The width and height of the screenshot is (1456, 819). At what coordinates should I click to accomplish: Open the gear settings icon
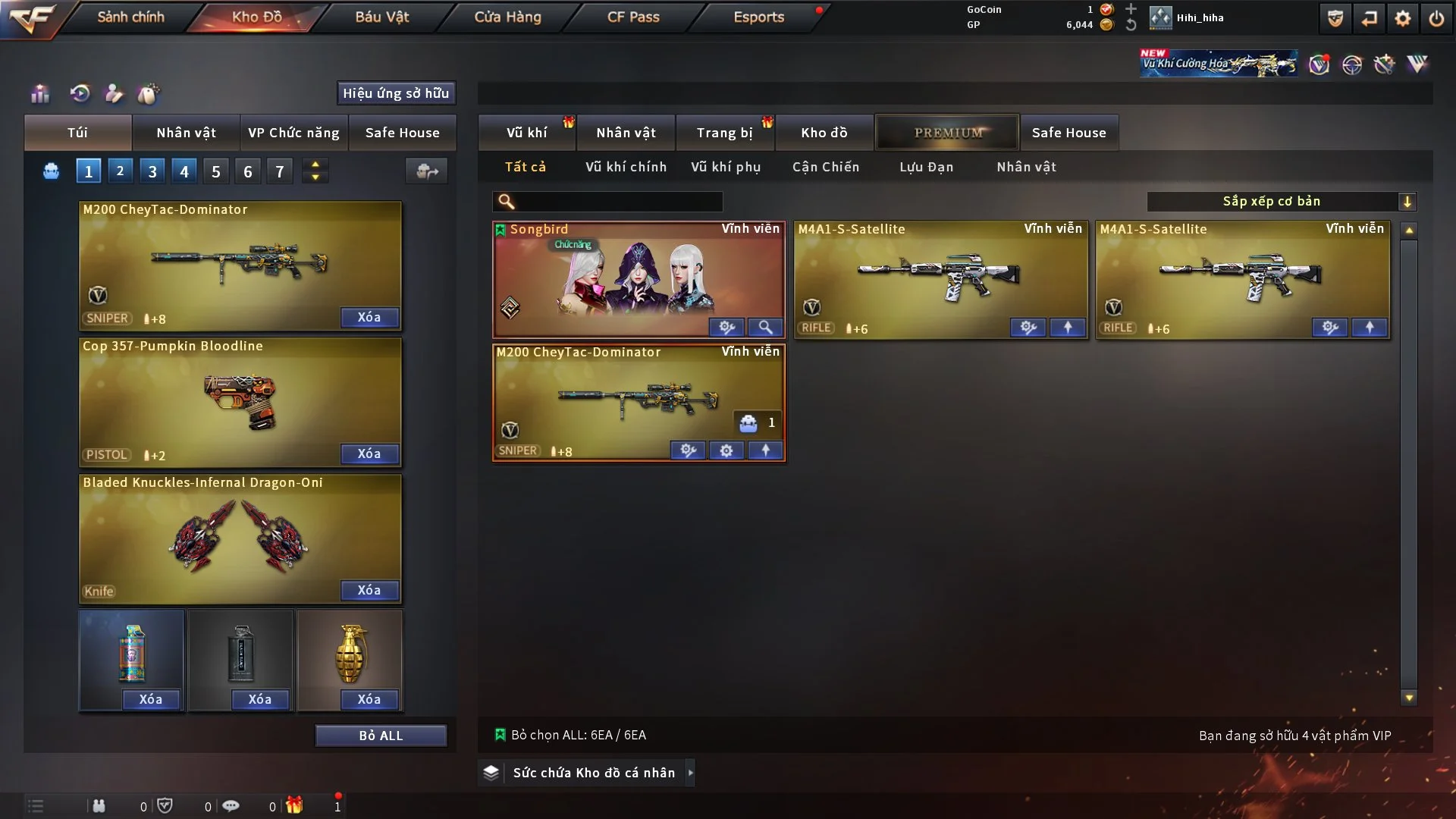[1402, 18]
